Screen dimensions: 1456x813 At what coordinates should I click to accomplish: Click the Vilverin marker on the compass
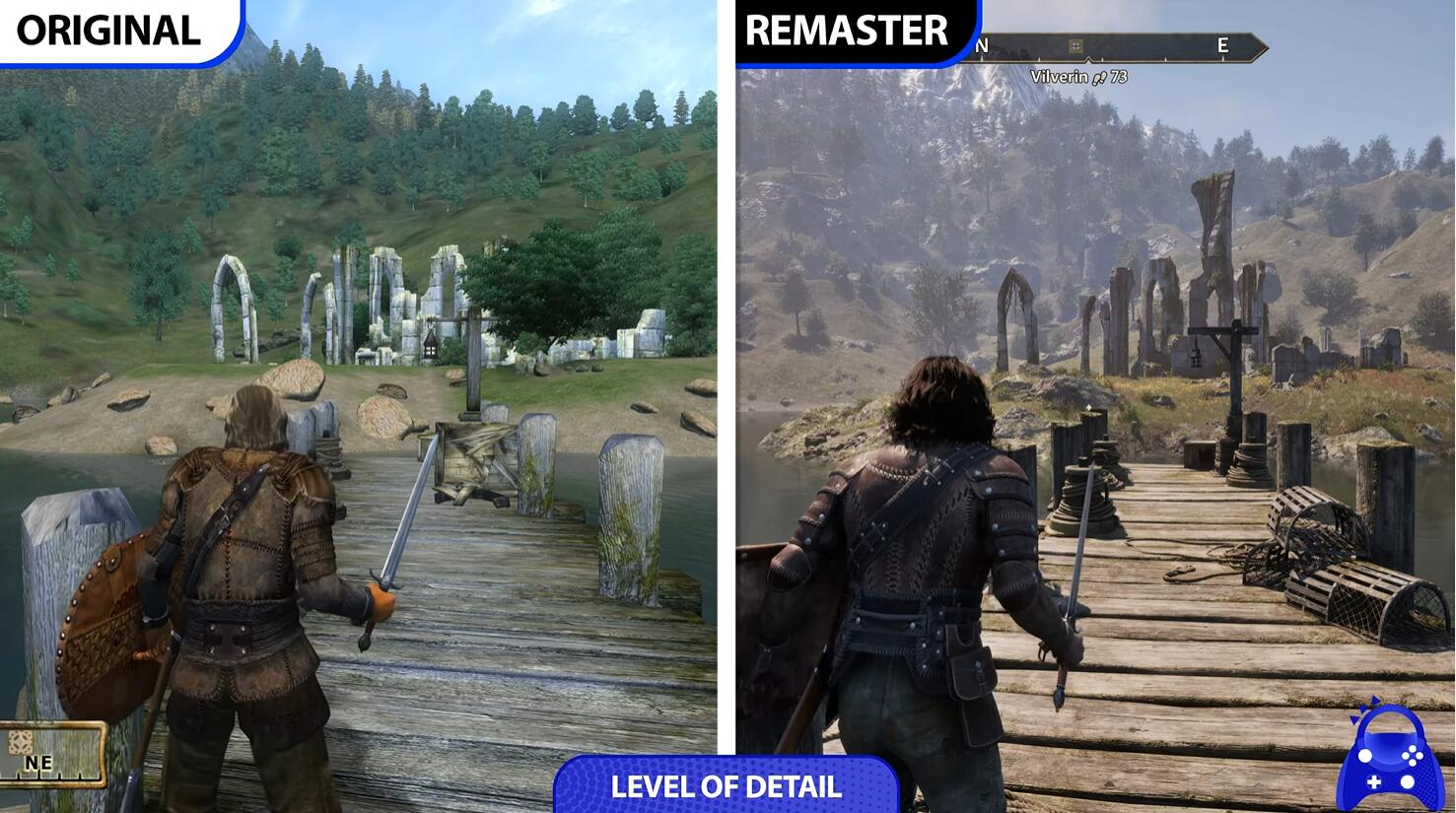point(1075,45)
